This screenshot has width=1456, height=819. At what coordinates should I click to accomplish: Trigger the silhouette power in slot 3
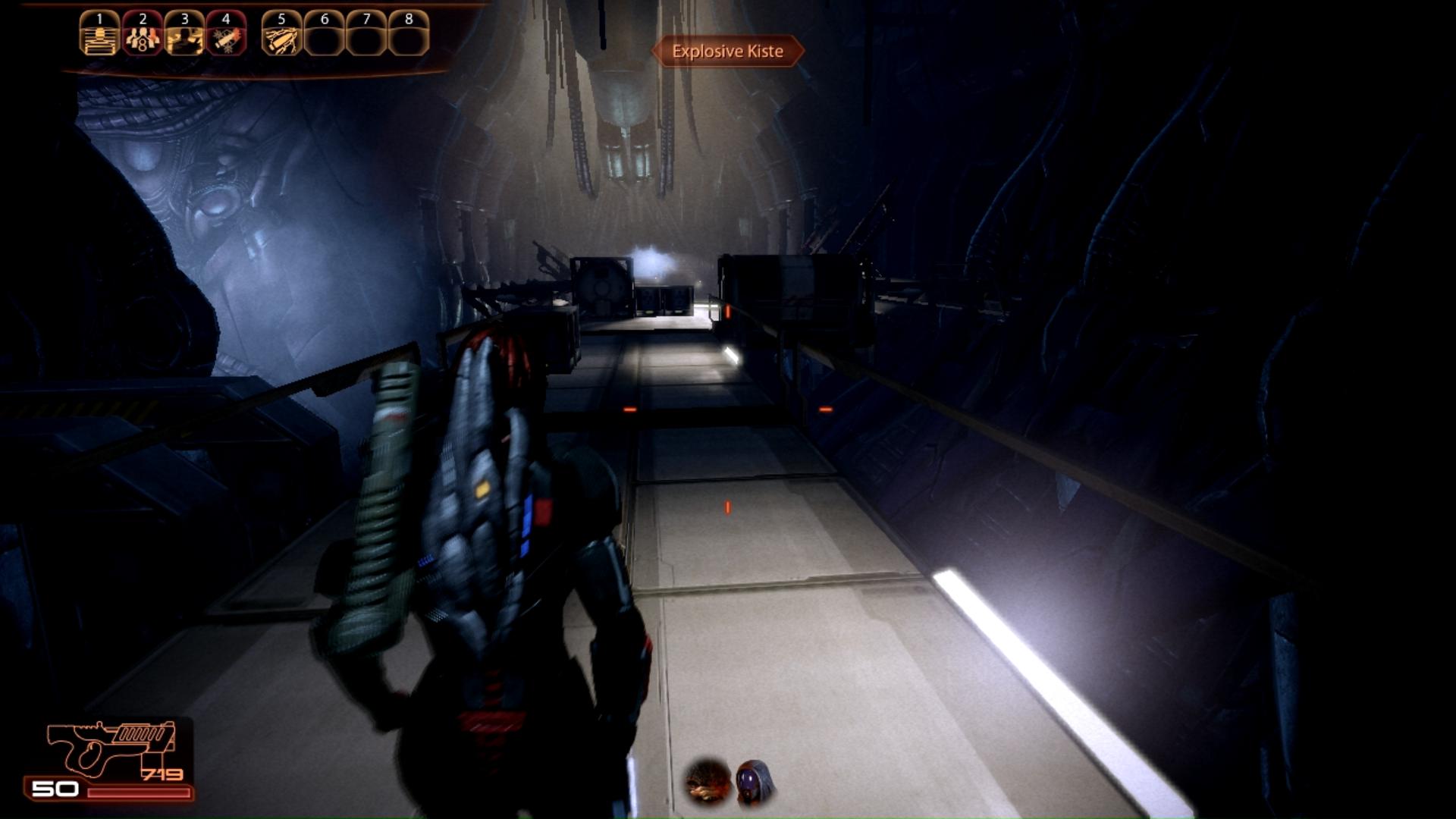[x=184, y=34]
